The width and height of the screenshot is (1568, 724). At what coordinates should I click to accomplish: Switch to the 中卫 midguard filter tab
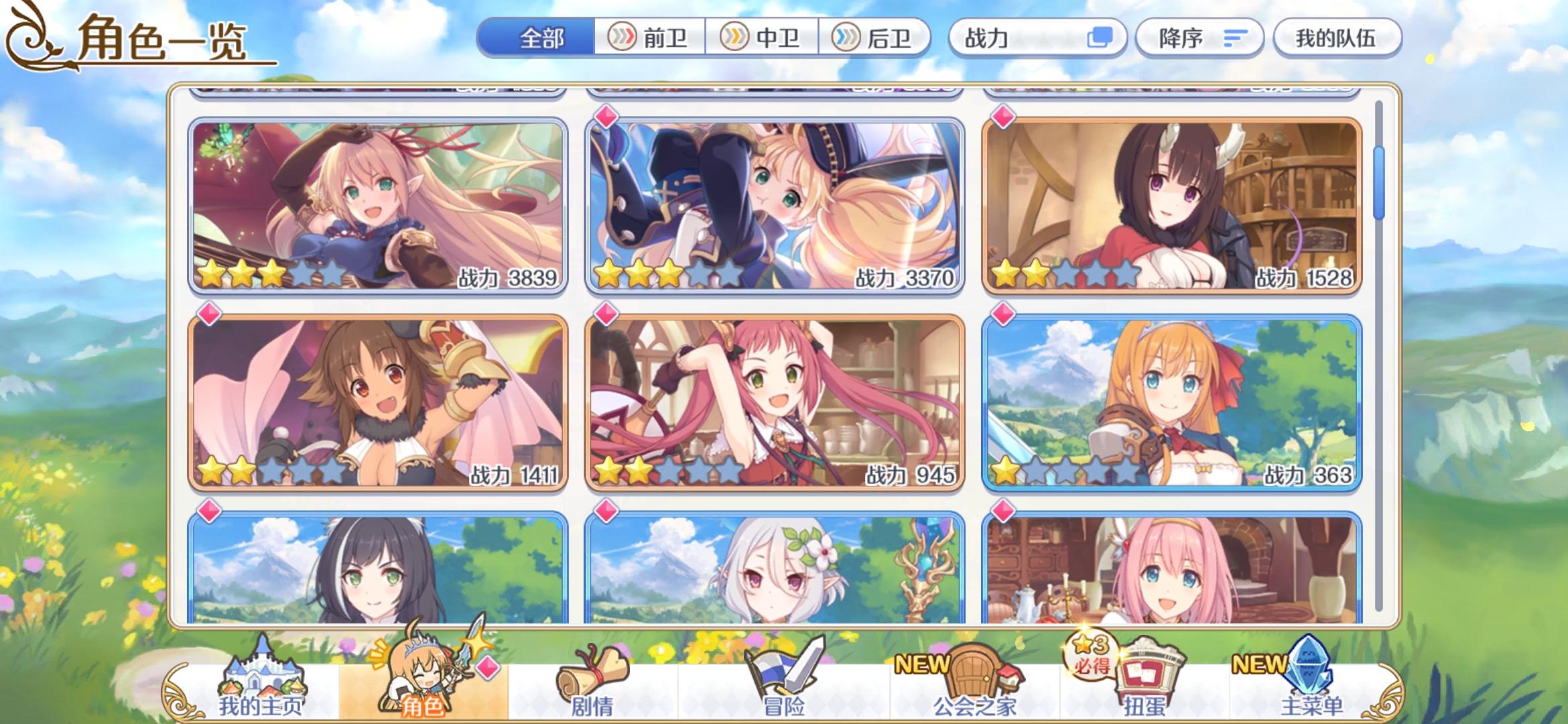[x=765, y=38]
